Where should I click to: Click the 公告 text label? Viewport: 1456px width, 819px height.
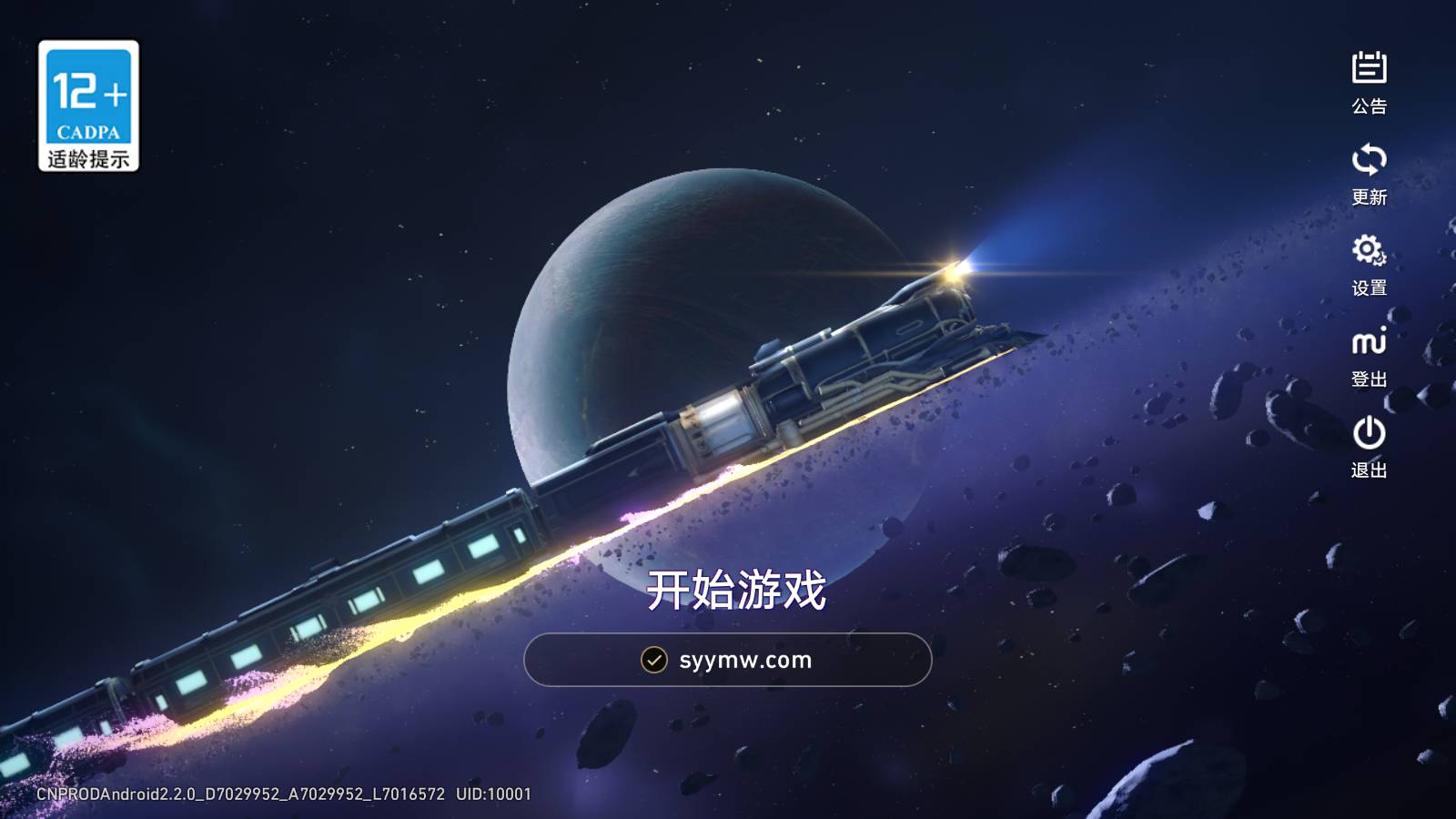click(x=1370, y=106)
